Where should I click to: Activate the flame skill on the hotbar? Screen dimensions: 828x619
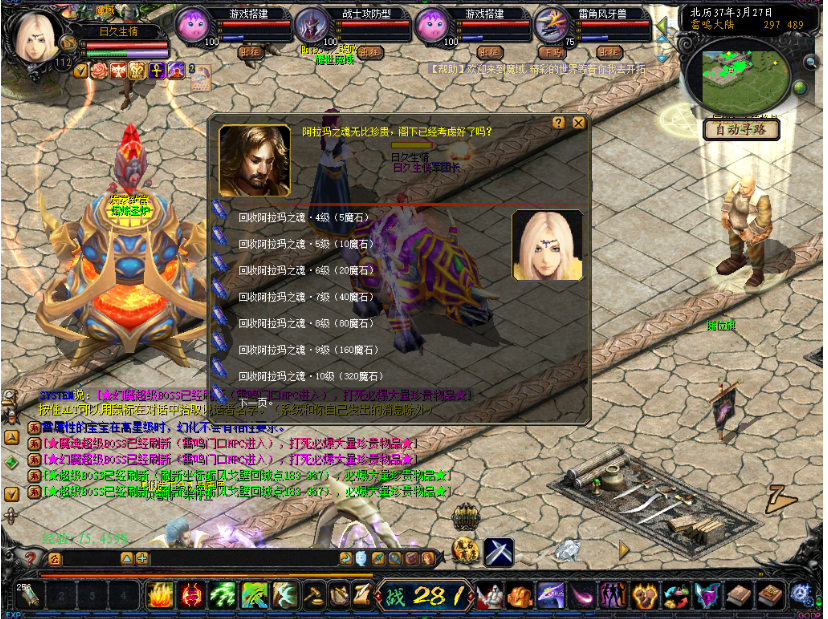tap(159, 596)
